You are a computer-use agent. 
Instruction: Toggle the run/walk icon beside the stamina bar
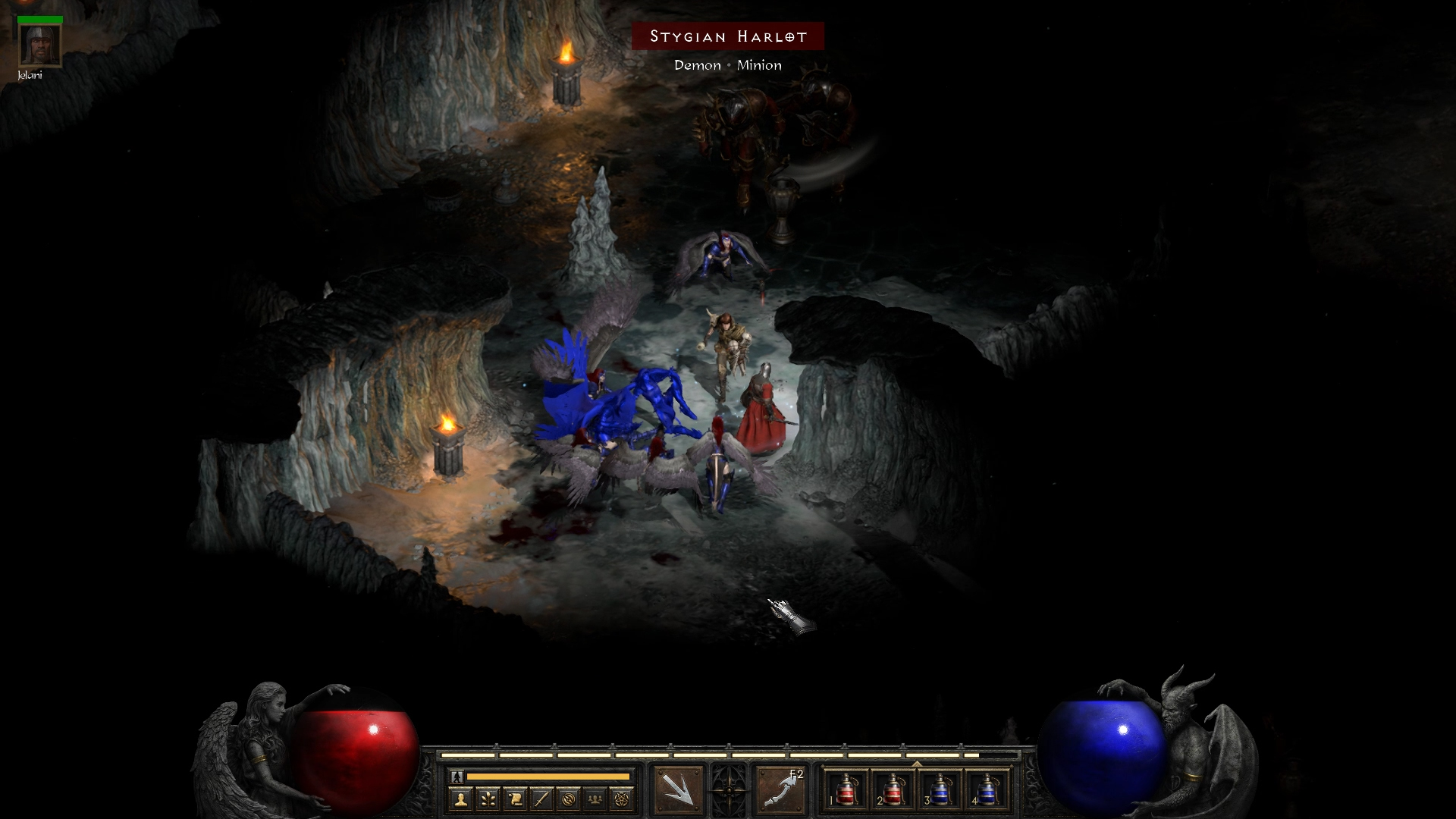pos(457,777)
